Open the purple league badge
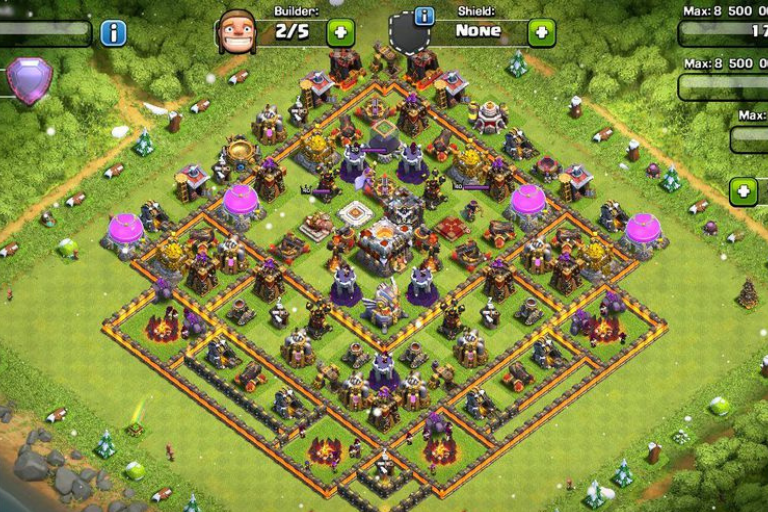Image resolution: width=768 pixels, height=512 pixels. [28, 80]
